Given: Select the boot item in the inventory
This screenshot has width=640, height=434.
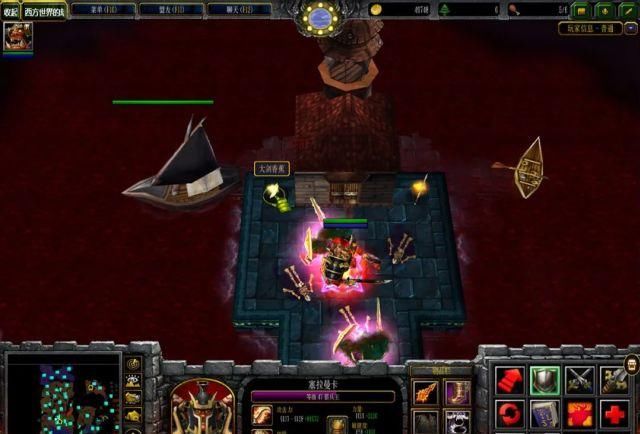Looking at the screenshot, I should click(457, 392).
